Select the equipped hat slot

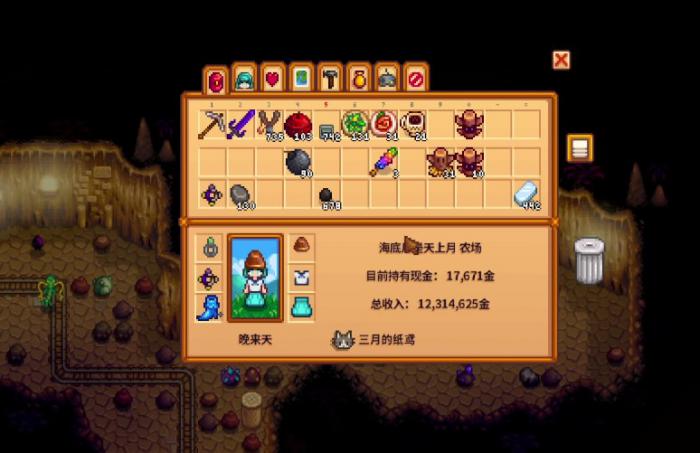coord(301,245)
